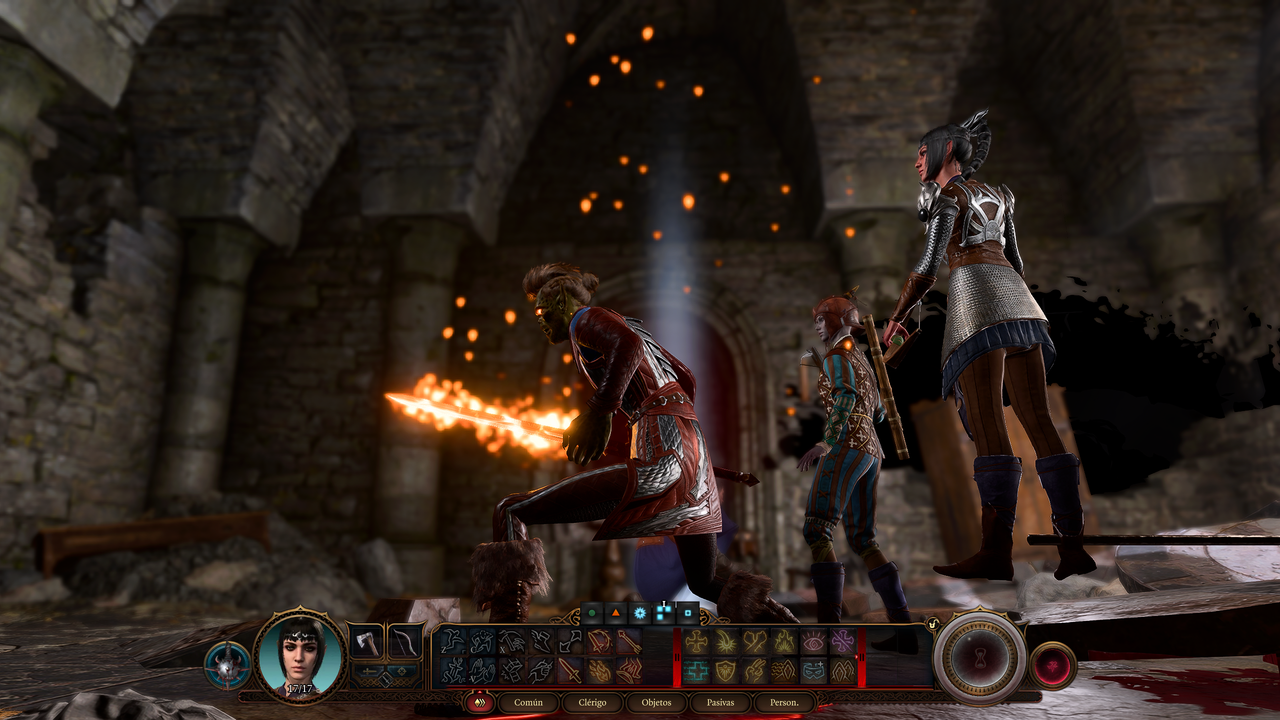
Task: Activate the blue mask disguise spell
Action: coord(813,670)
